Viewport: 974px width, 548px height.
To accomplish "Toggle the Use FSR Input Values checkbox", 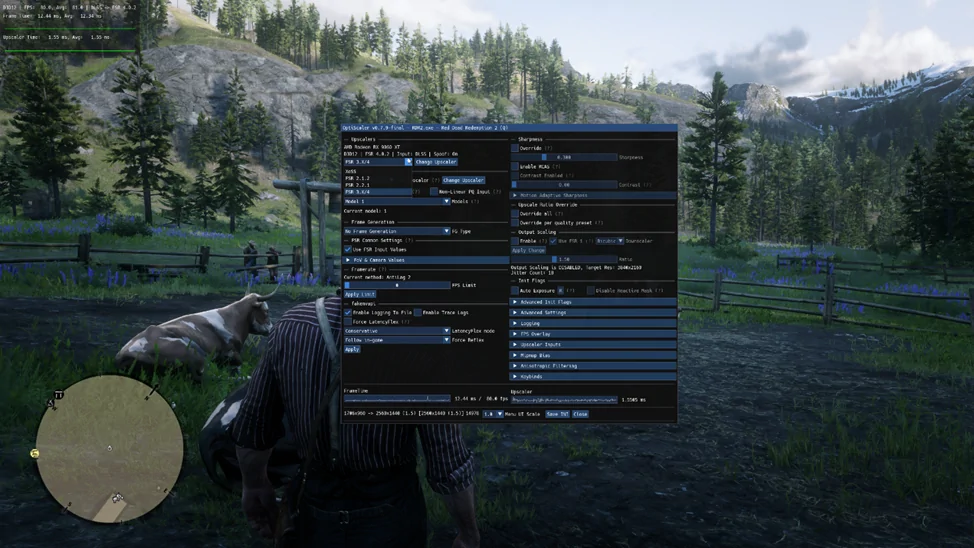I will point(348,249).
